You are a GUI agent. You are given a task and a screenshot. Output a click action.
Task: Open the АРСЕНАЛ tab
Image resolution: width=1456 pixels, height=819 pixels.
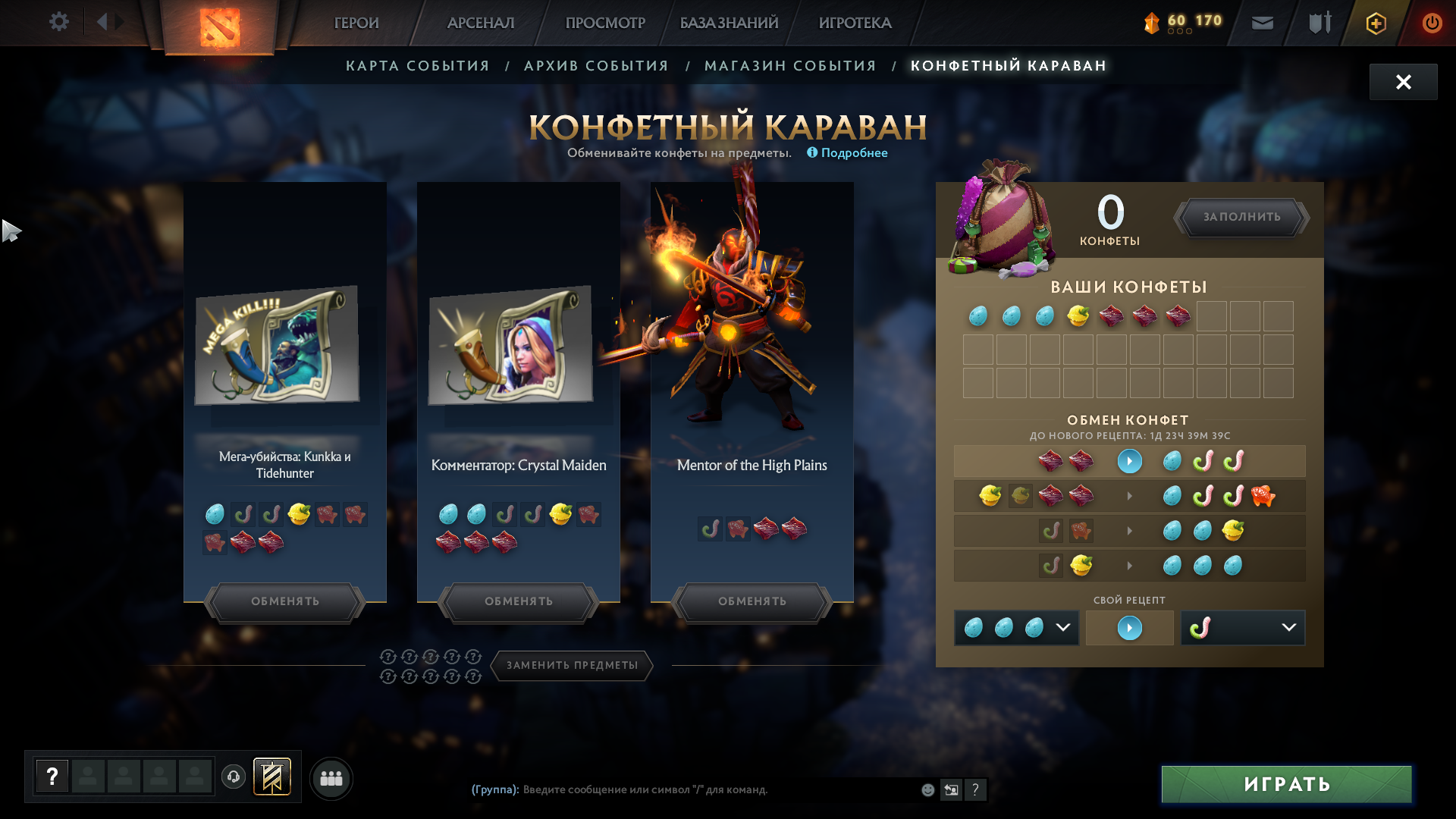(481, 23)
